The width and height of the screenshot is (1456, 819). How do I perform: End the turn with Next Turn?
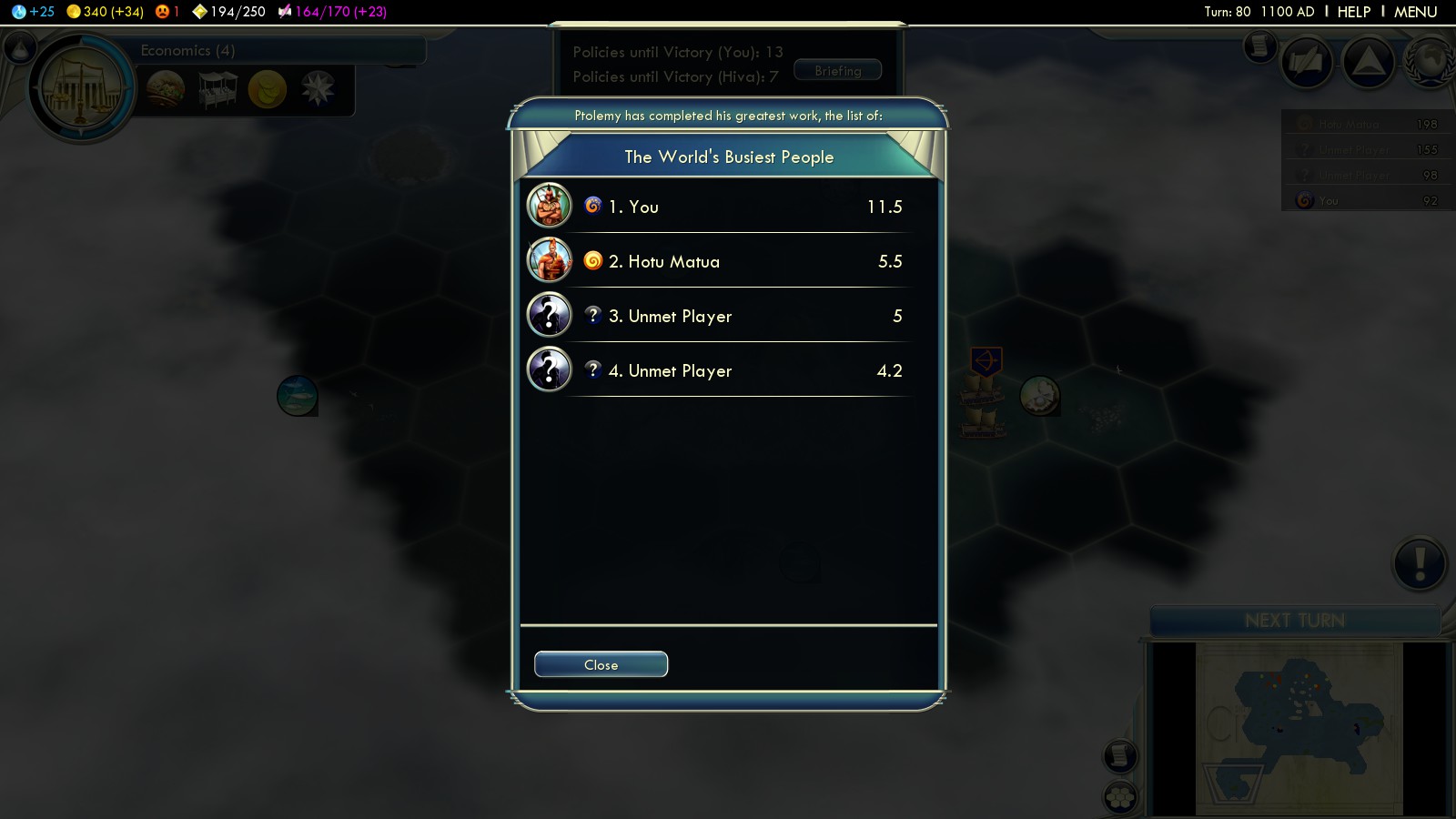(x=1294, y=621)
